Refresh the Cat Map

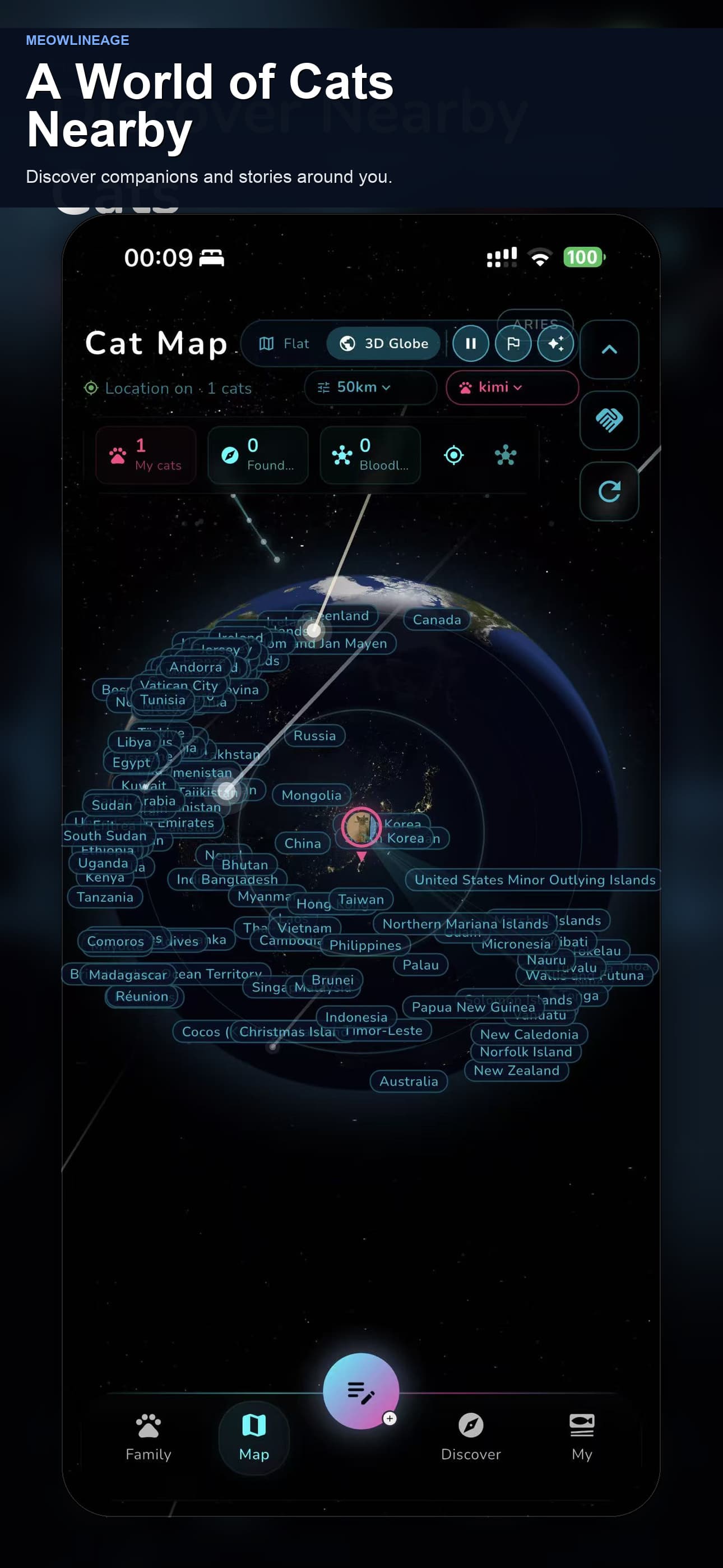[x=609, y=491]
